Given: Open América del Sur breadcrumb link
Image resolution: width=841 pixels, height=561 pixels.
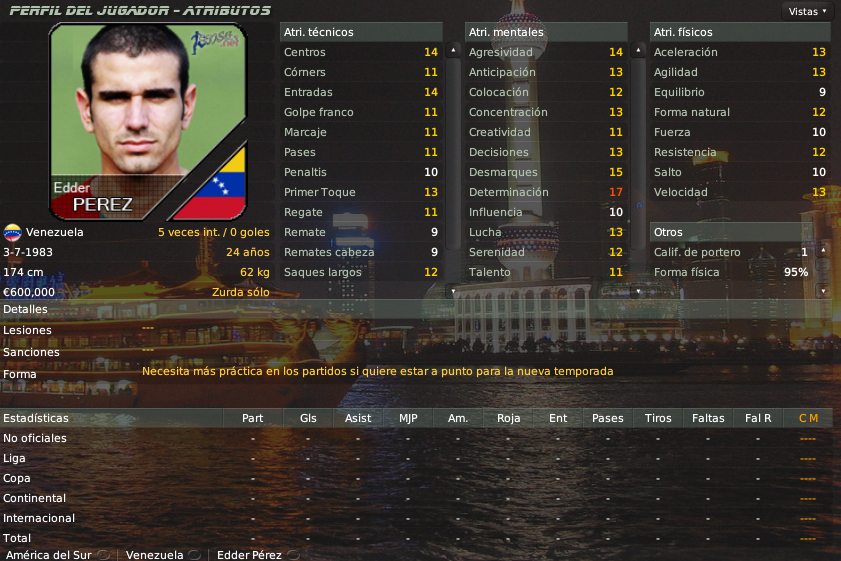Looking at the screenshot, I should pos(47,554).
